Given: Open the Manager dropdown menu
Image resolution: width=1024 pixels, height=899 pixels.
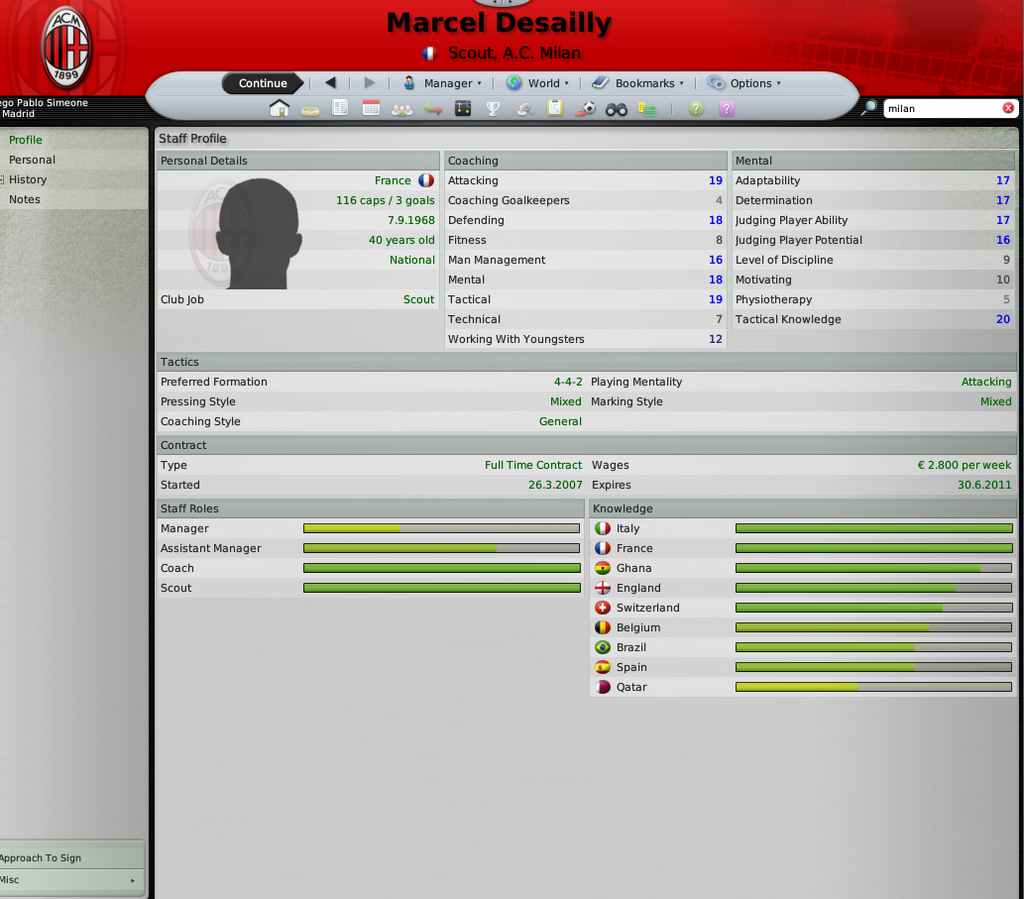Looking at the screenshot, I should click(442, 83).
